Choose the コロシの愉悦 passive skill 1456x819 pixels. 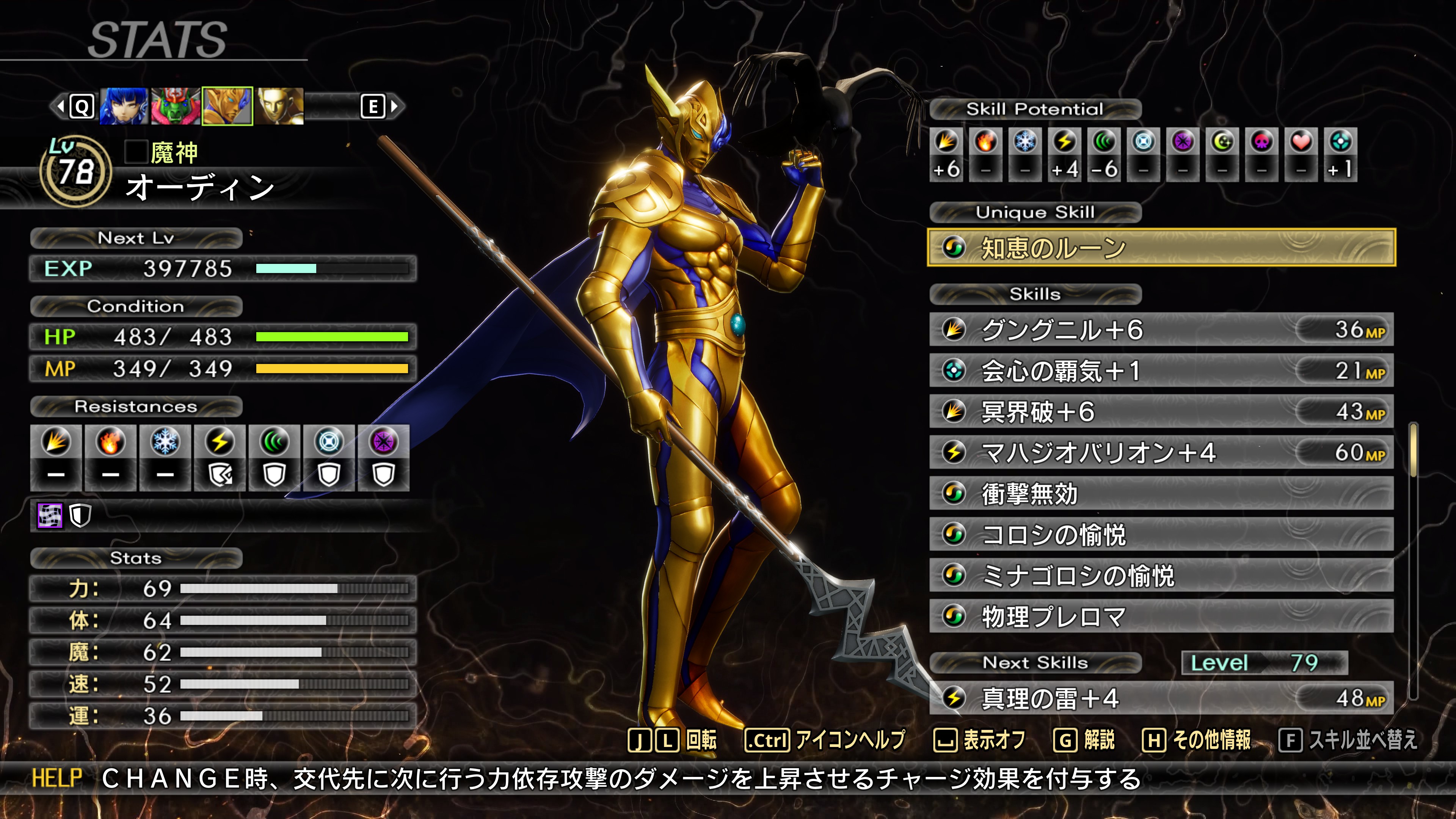tap(1161, 535)
